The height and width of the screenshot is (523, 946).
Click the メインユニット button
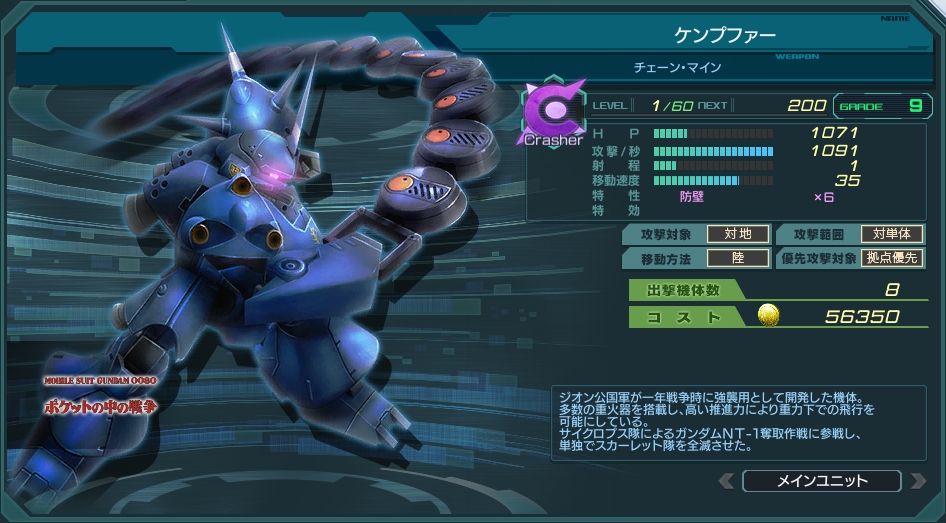click(822, 481)
